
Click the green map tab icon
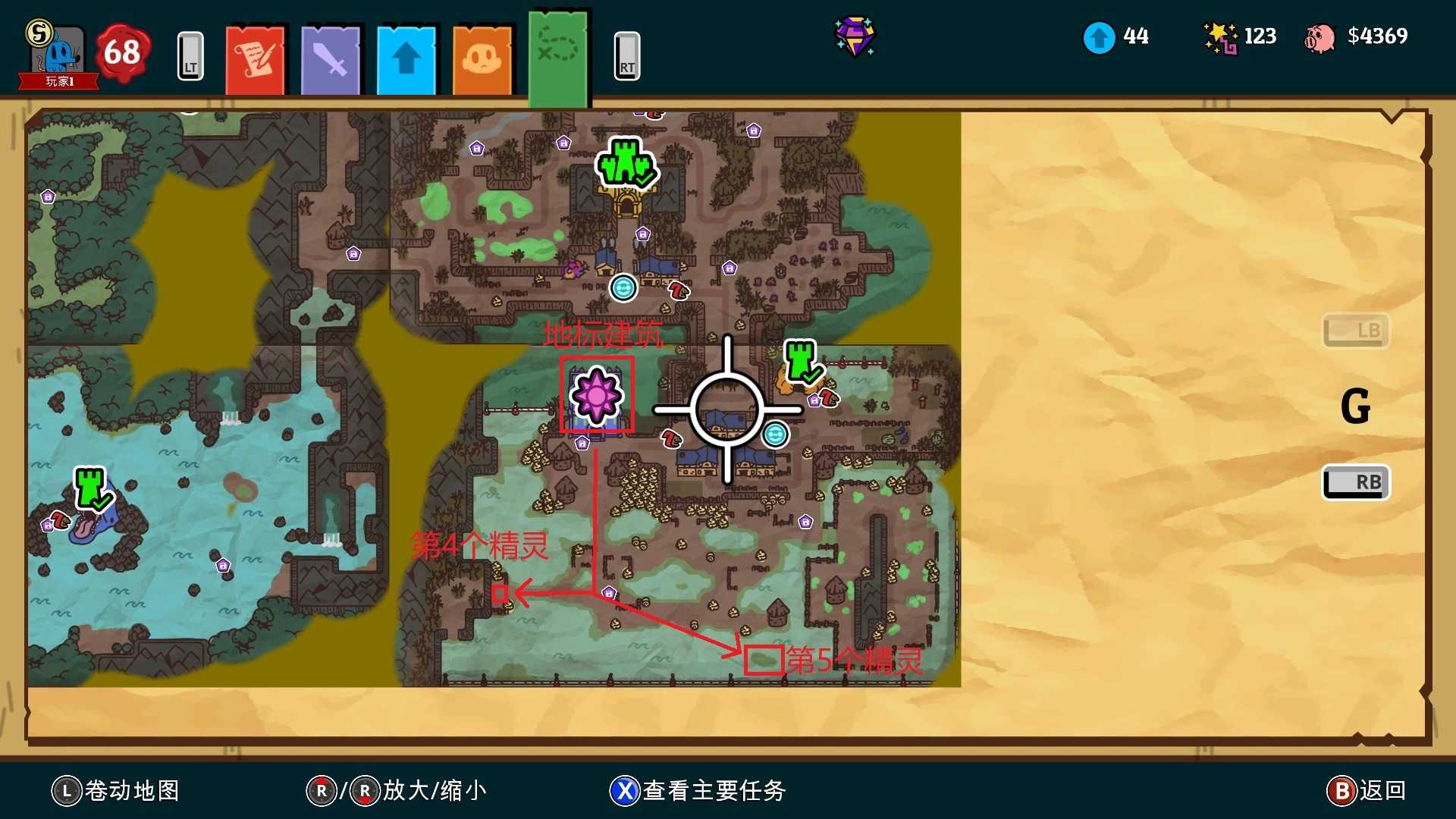(559, 53)
